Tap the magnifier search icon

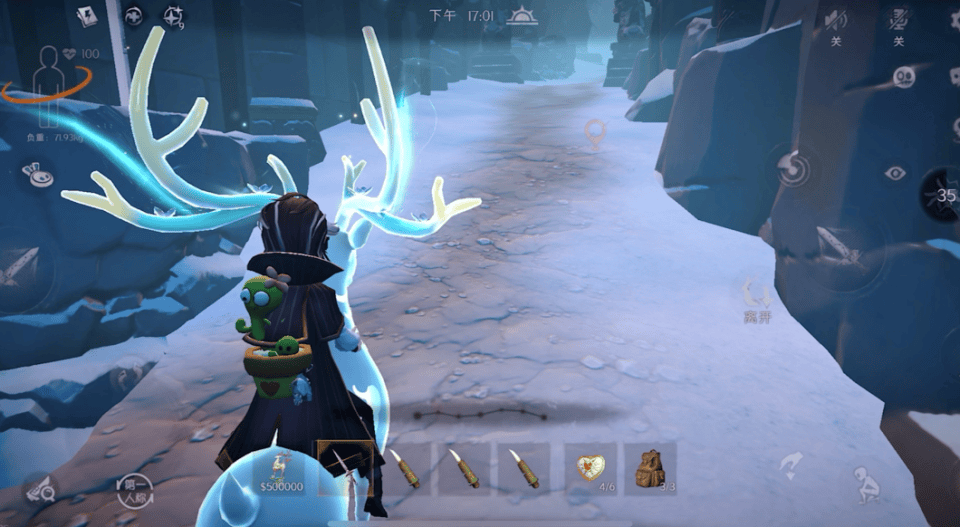(40, 489)
